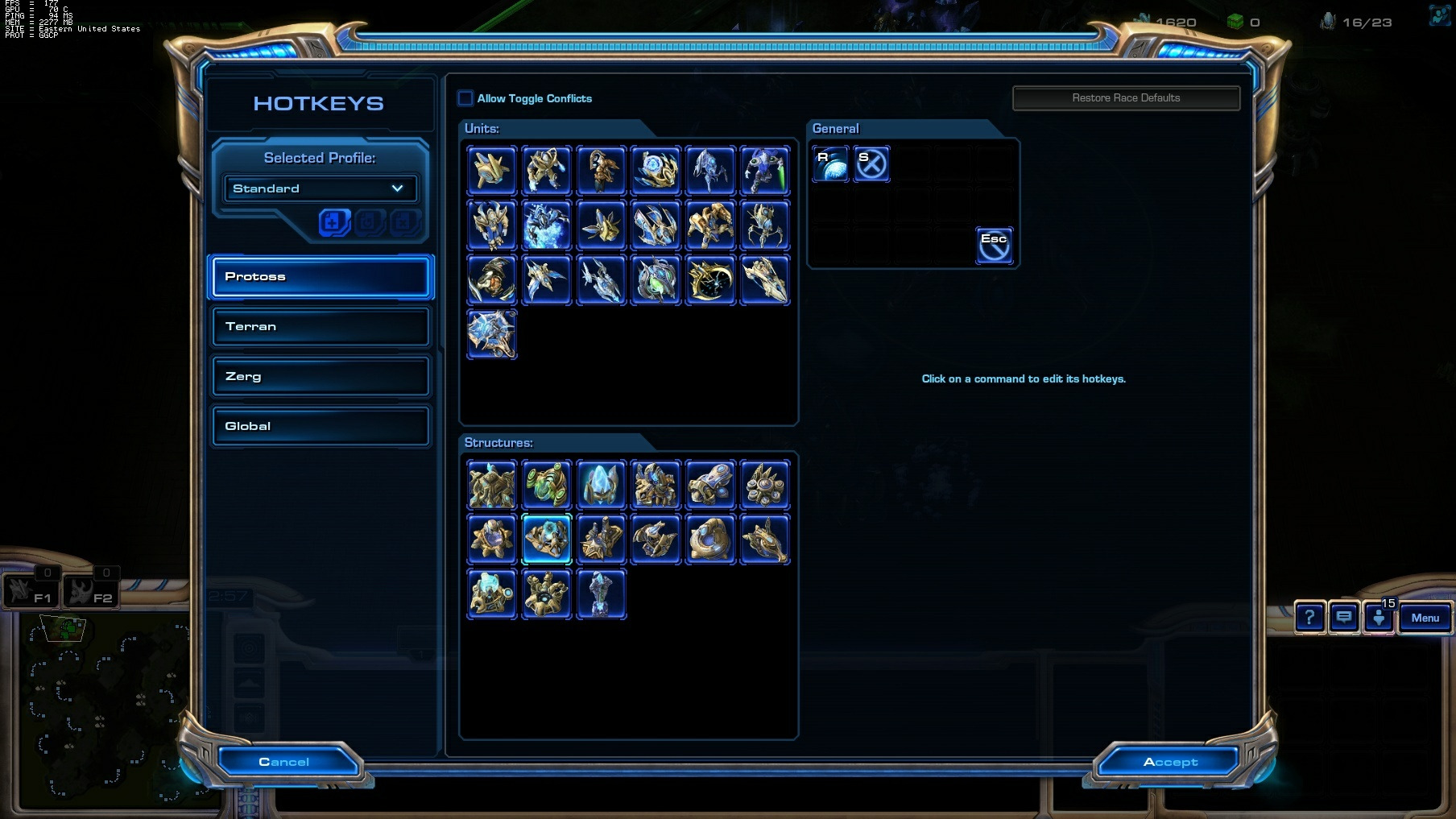Viewport: 1456px width, 819px height.
Task: Click the Archon unit icon
Action: tap(547, 225)
